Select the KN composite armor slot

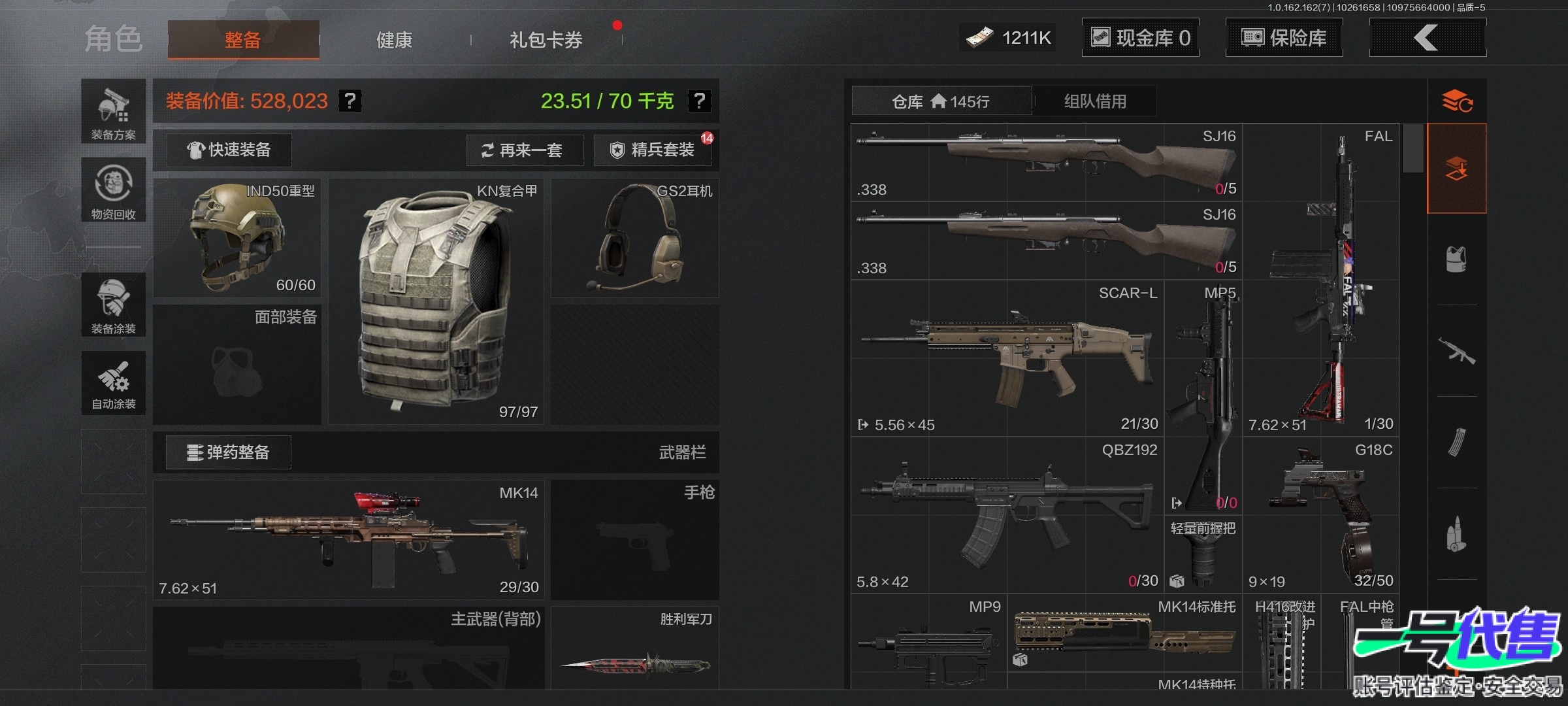coord(436,301)
